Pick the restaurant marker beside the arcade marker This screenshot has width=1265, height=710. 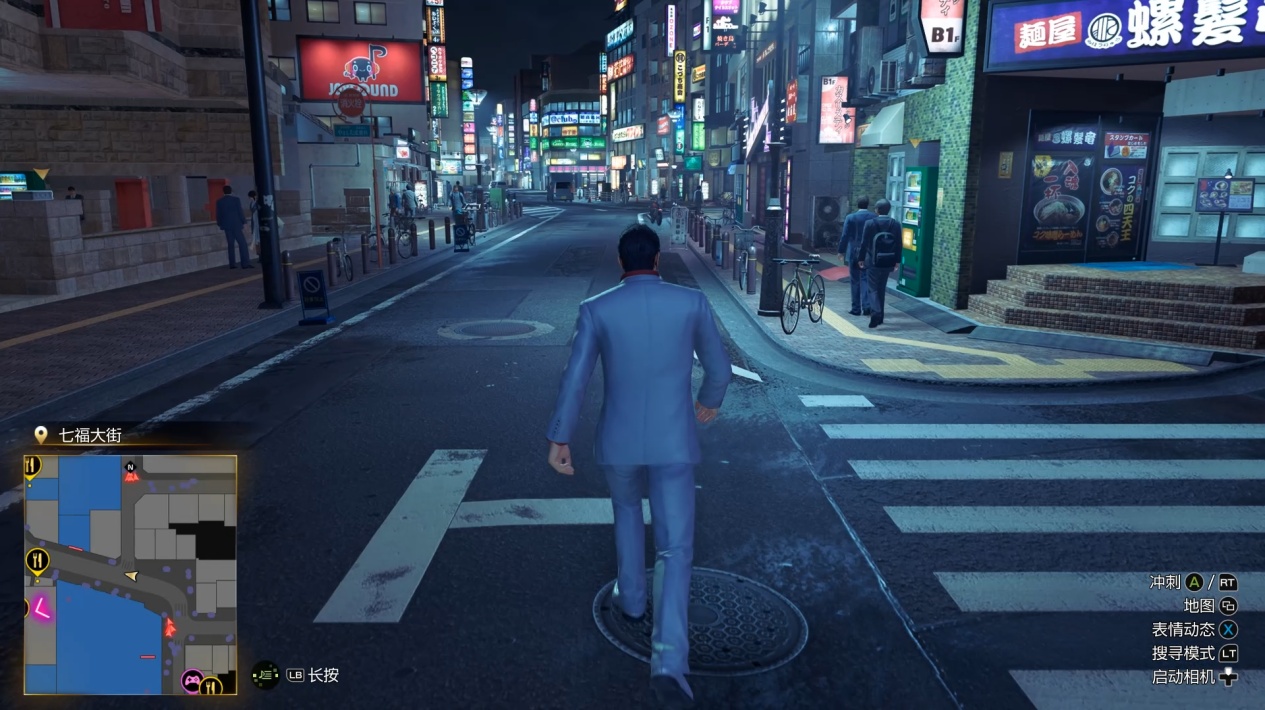click(x=211, y=685)
